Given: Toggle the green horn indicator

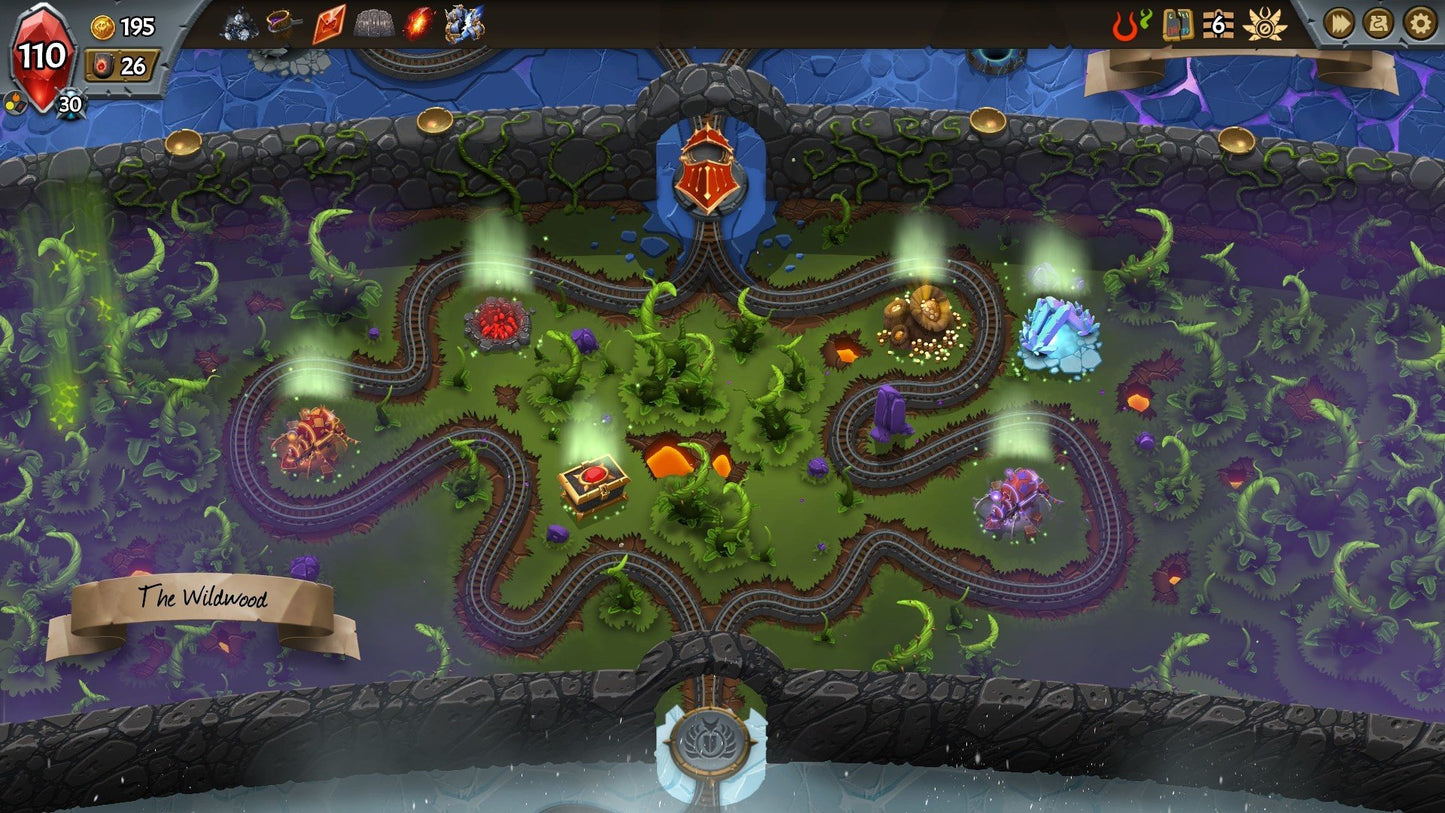Looking at the screenshot, I should pos(1145,20).
